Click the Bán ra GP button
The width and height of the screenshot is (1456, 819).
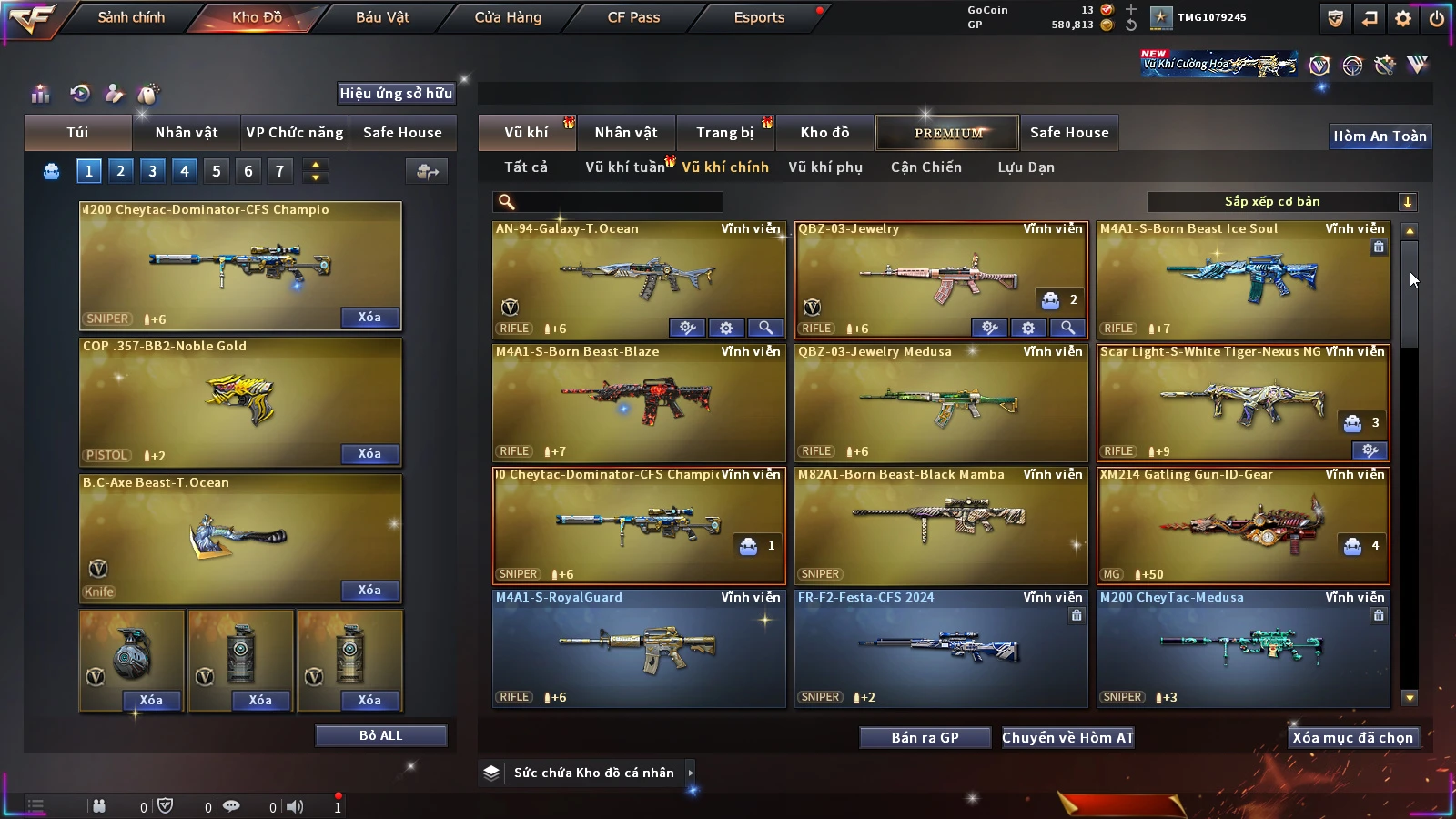click(x=925, y=737)
